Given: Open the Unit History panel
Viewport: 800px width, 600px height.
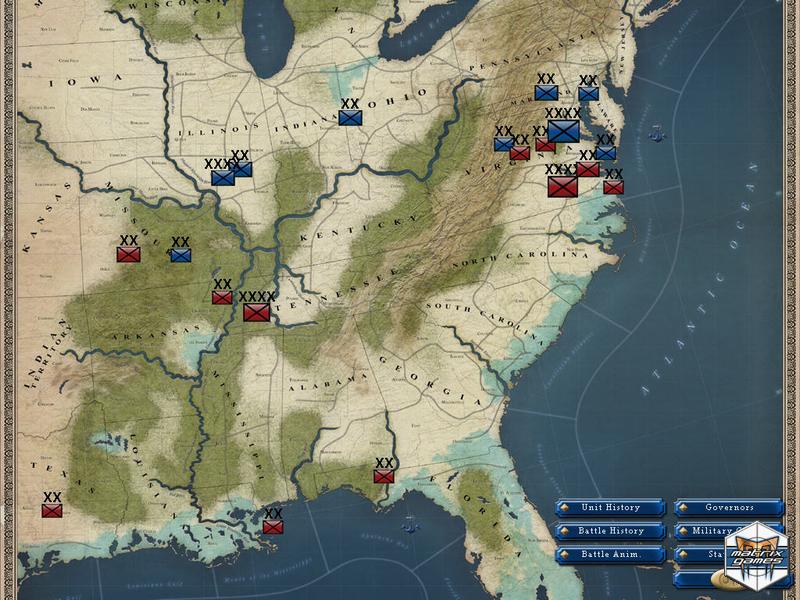Looking at the screenshot, I should (x=610, y=508).
